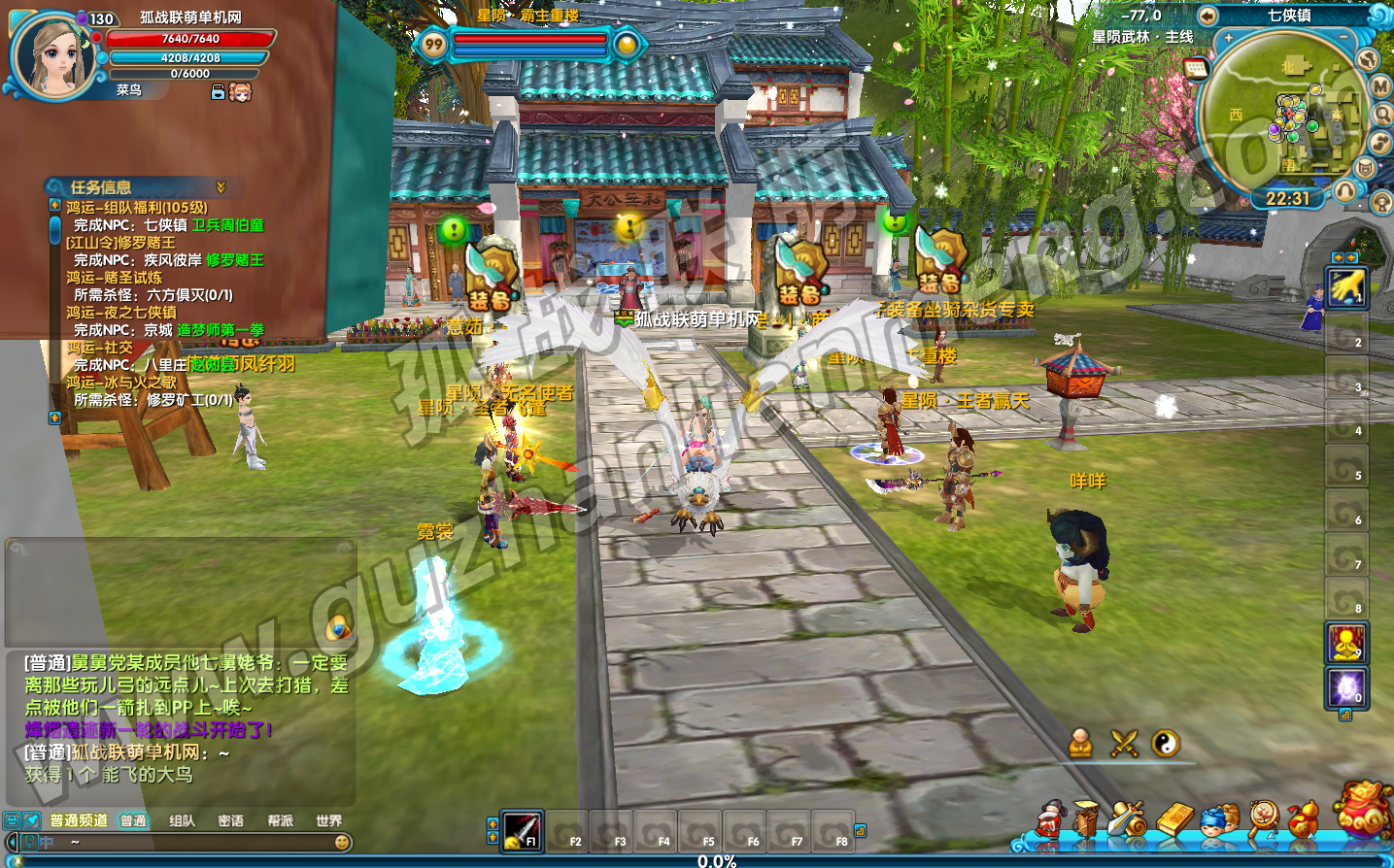Open the world map with the M button
Screen dimensions: 1394x868
pyautogui.click(x=1380, y=86)
